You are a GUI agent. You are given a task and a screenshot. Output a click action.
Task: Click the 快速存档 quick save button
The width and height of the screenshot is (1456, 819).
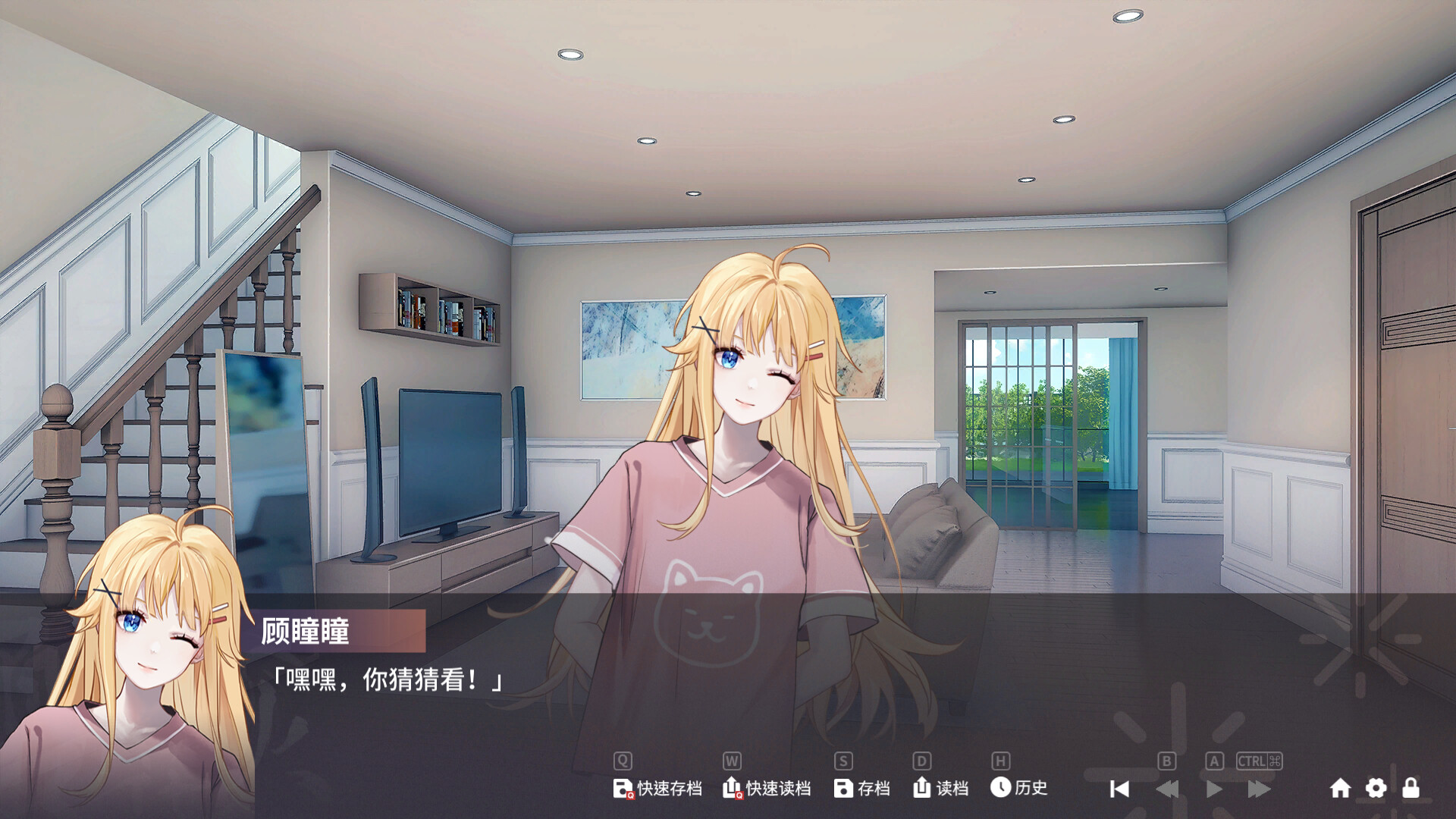click(x=657, y=789)
